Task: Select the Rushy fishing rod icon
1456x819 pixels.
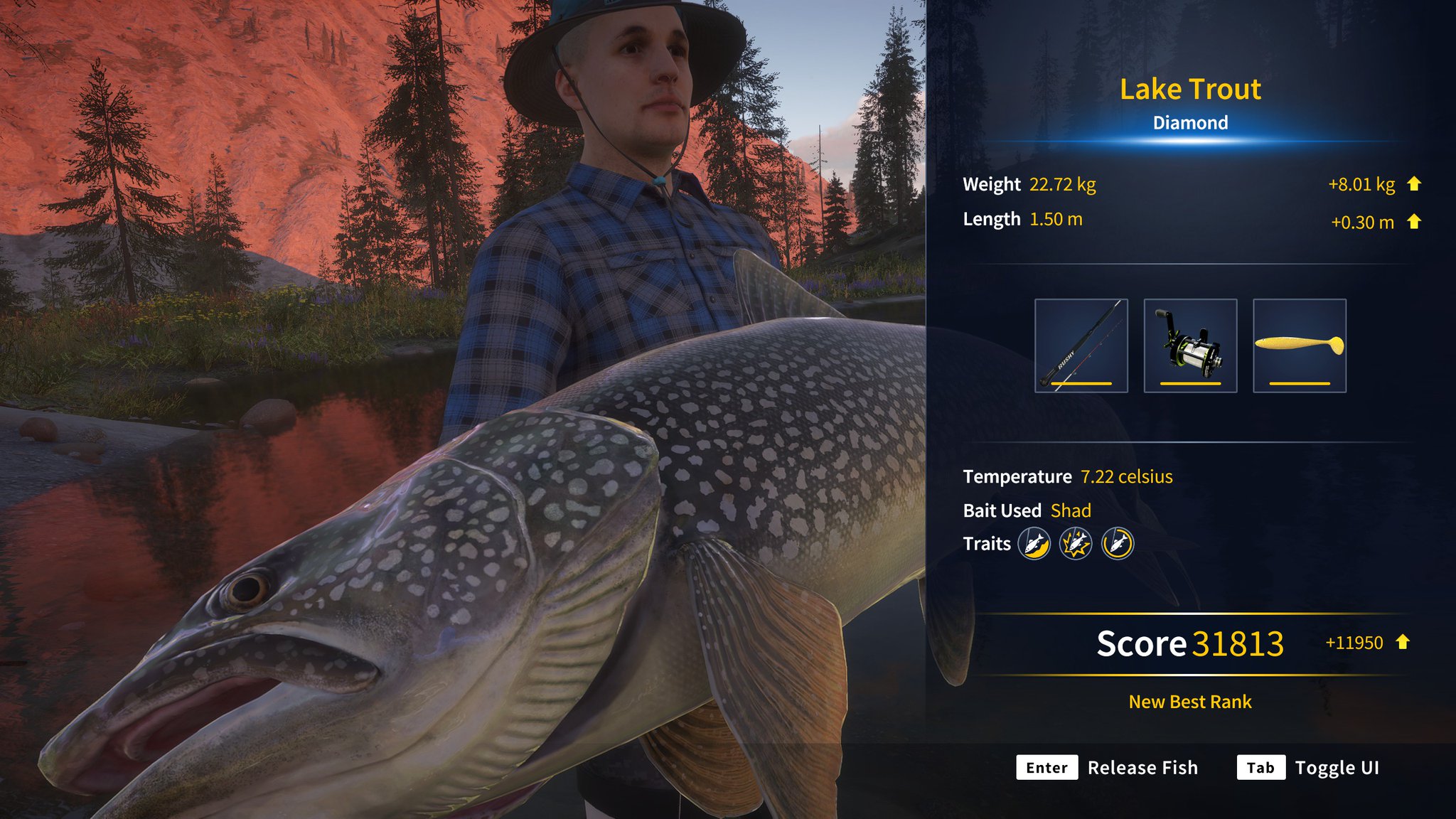Action: tap(1082, 346)
